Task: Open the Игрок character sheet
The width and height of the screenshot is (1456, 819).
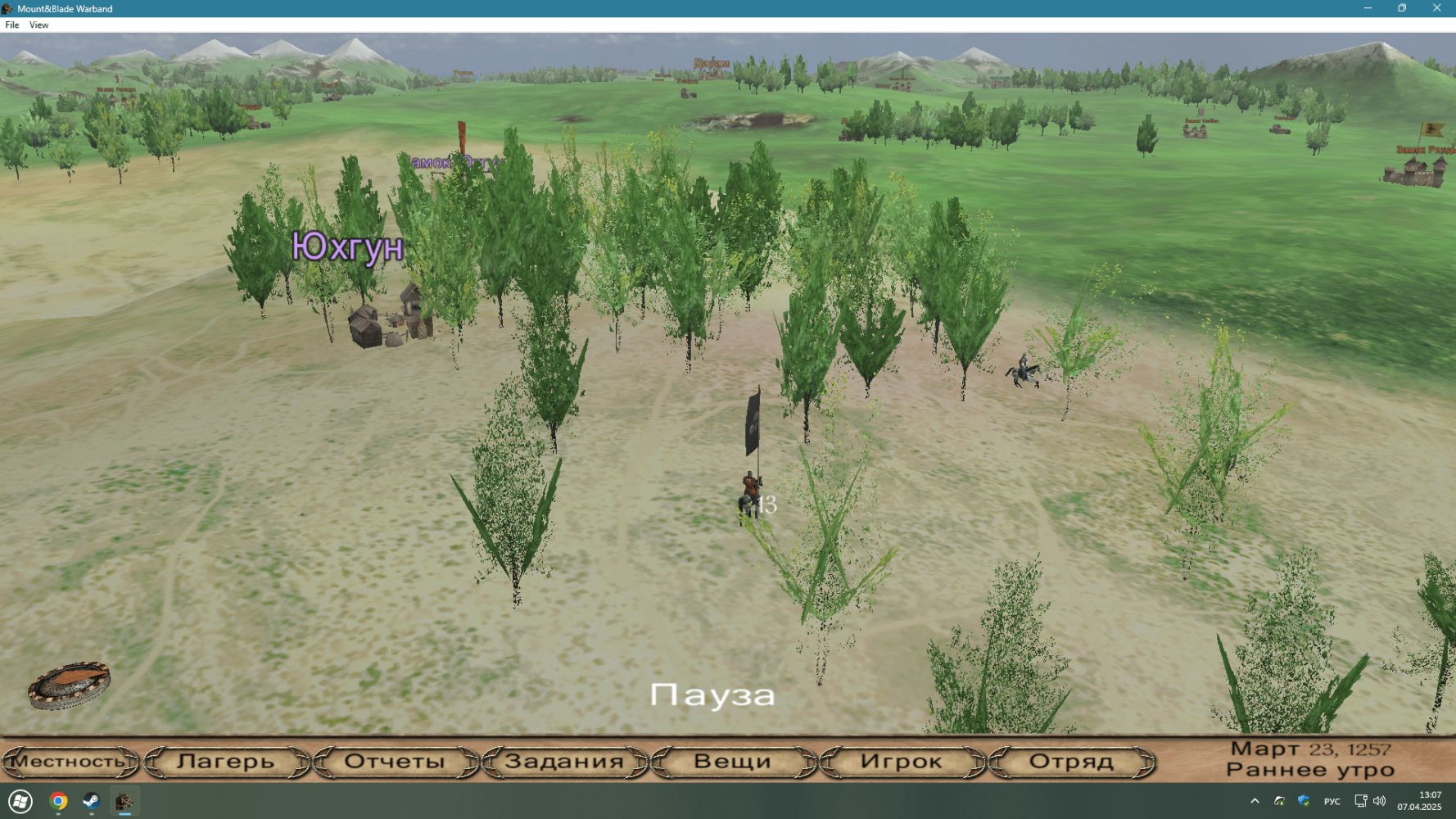Action: pos(902,762)
